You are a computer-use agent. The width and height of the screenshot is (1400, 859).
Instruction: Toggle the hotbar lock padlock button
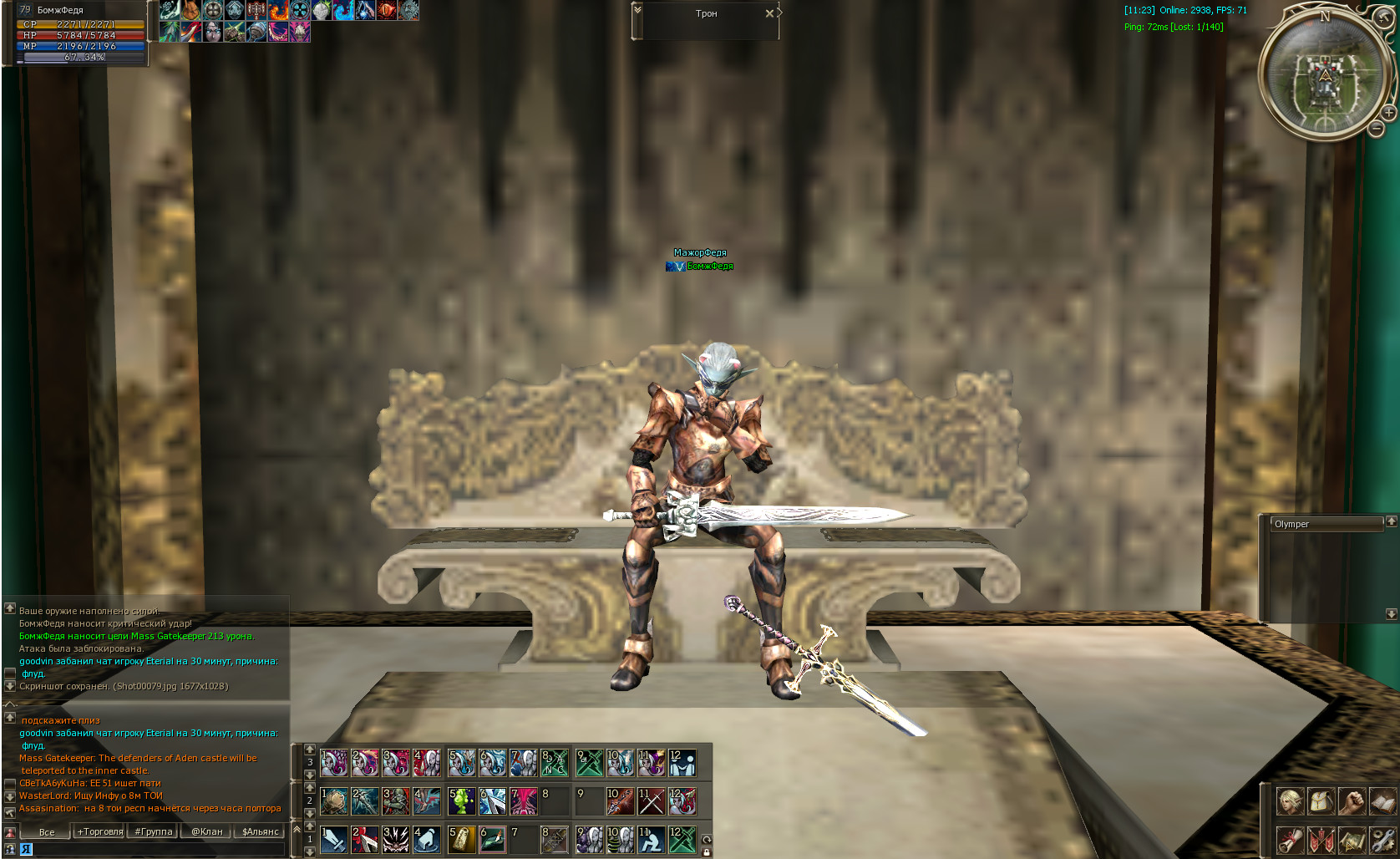(x=707, y=851)
